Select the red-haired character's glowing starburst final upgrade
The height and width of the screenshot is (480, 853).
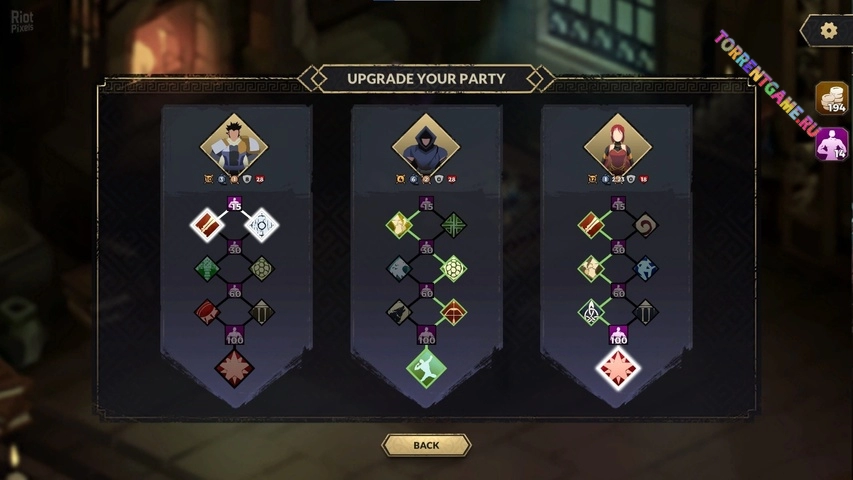pyautogui.click(x=618, y=367)
